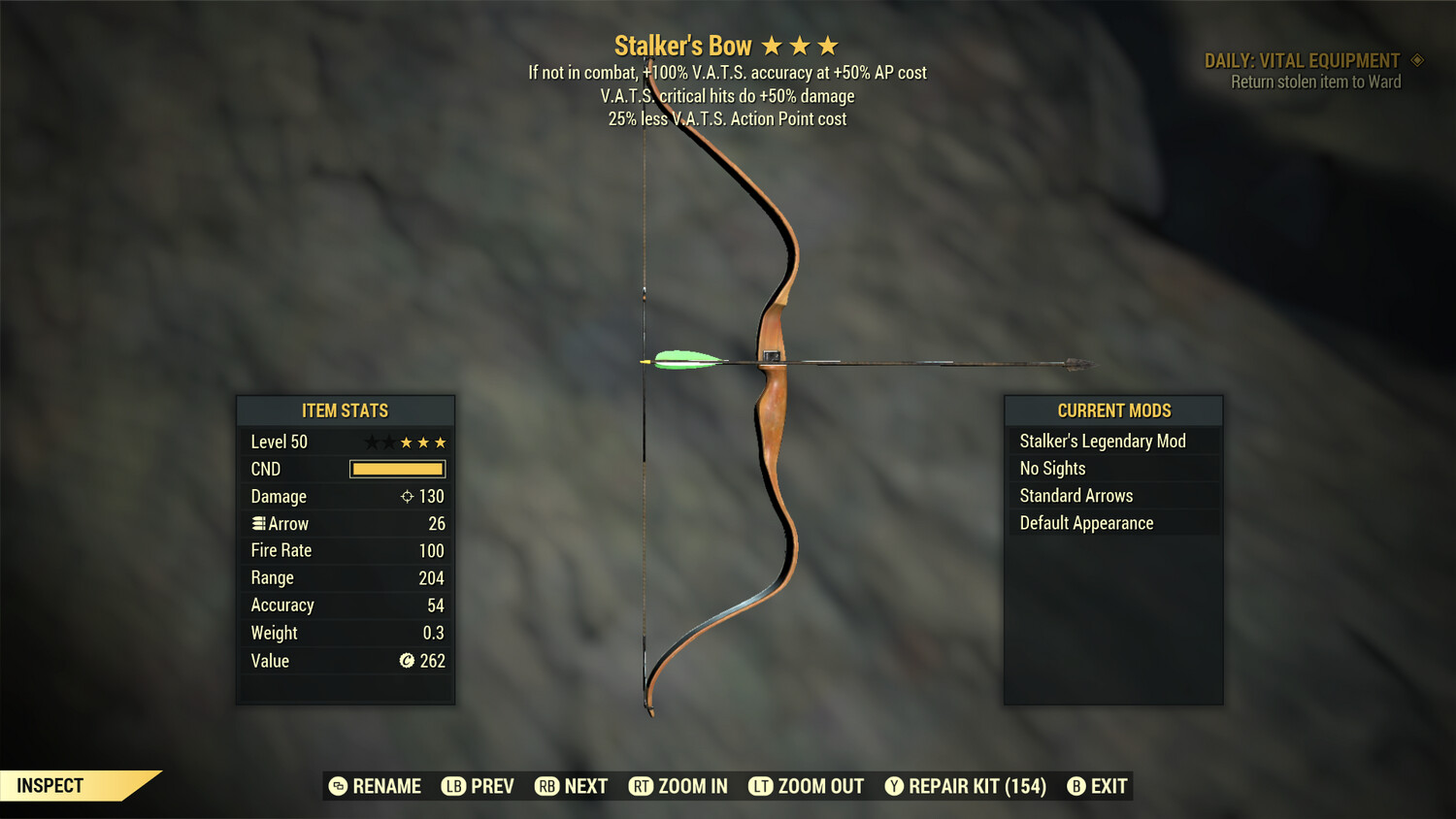Click the caps icon next to Value 262
The width and height of the screenshot is (1456, 819).
tap(408, 661)
